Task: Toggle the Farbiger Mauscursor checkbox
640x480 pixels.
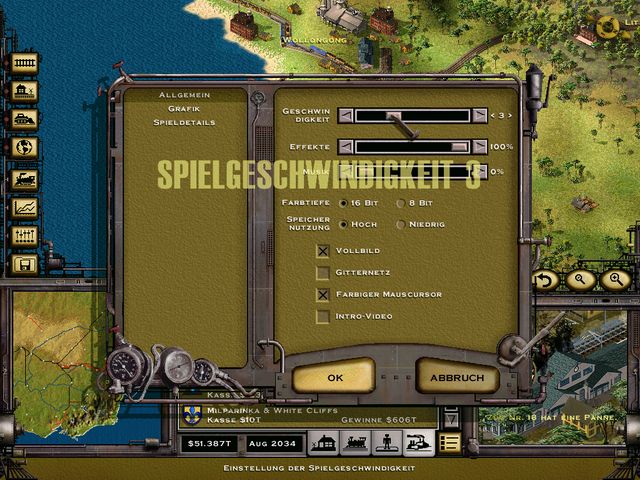Action: [x=323, y=294]
